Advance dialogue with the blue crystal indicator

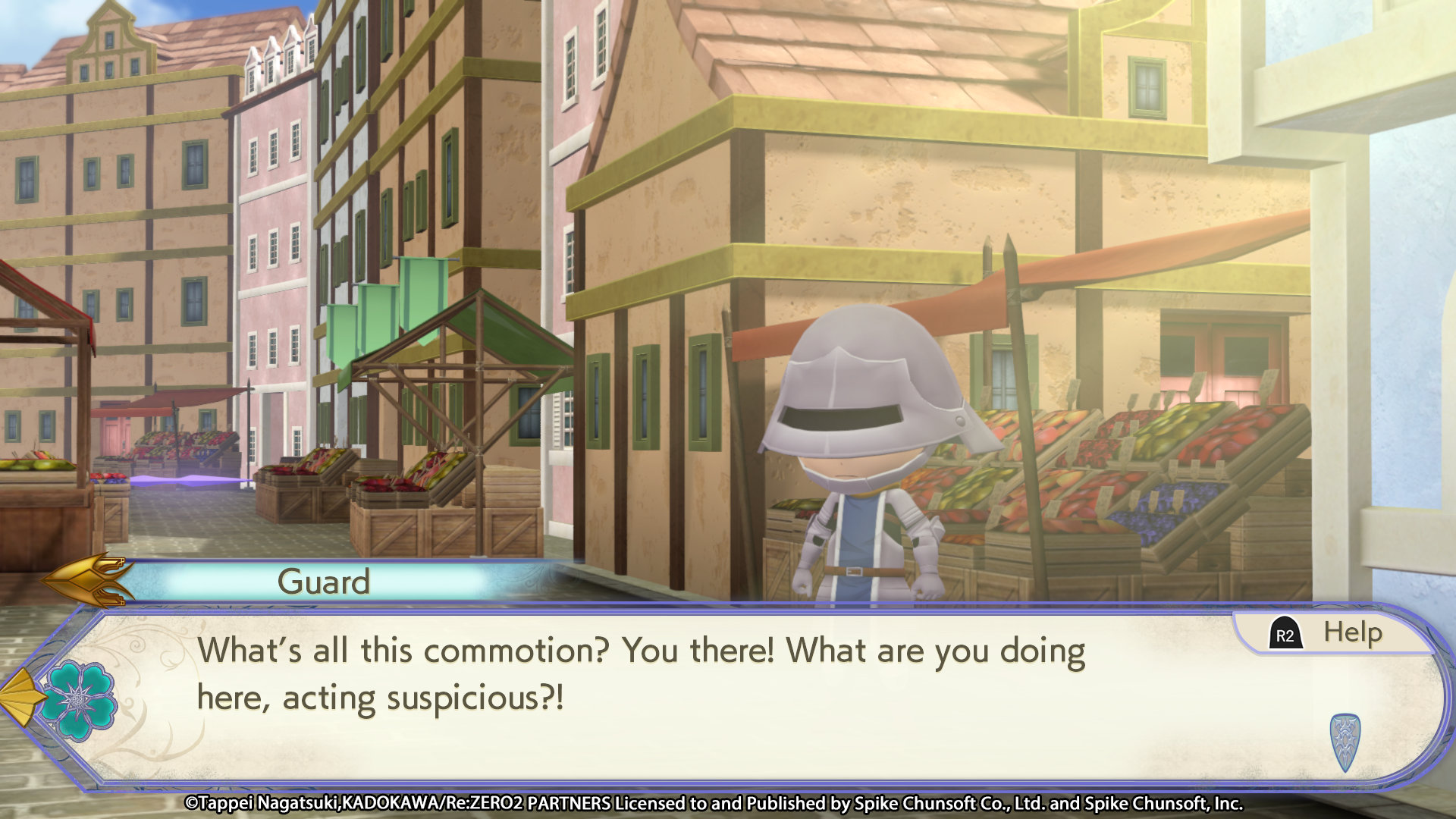pyautogui.click(x=1345, y=741)
